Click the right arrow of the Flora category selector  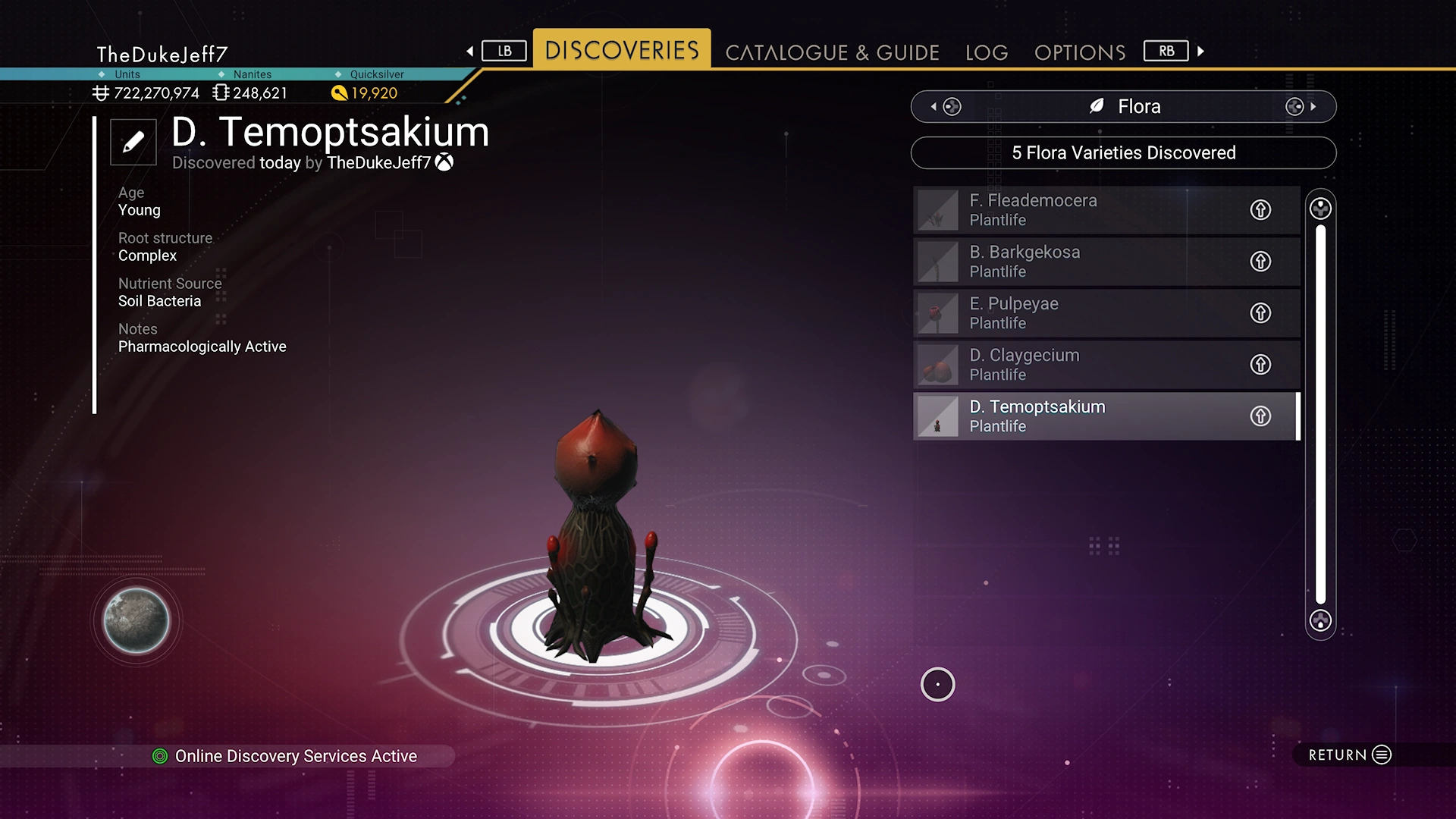point(1313,107)
